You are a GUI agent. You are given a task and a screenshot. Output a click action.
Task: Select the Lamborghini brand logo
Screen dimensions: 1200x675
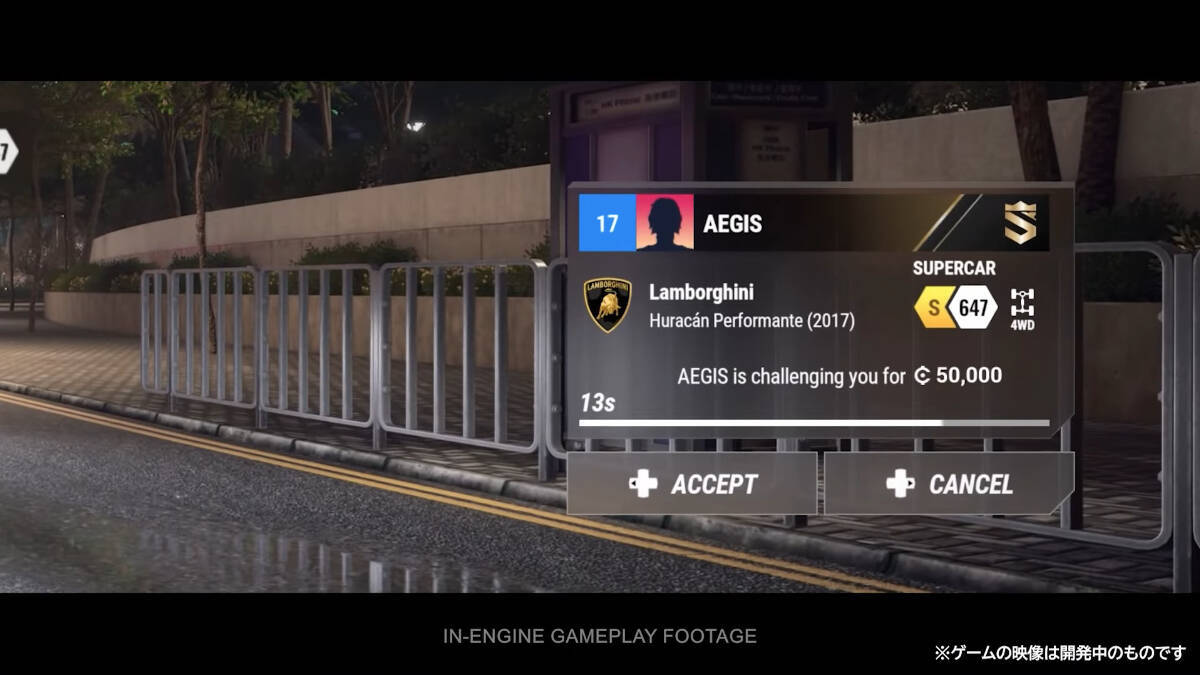click(x=608, y=305)
